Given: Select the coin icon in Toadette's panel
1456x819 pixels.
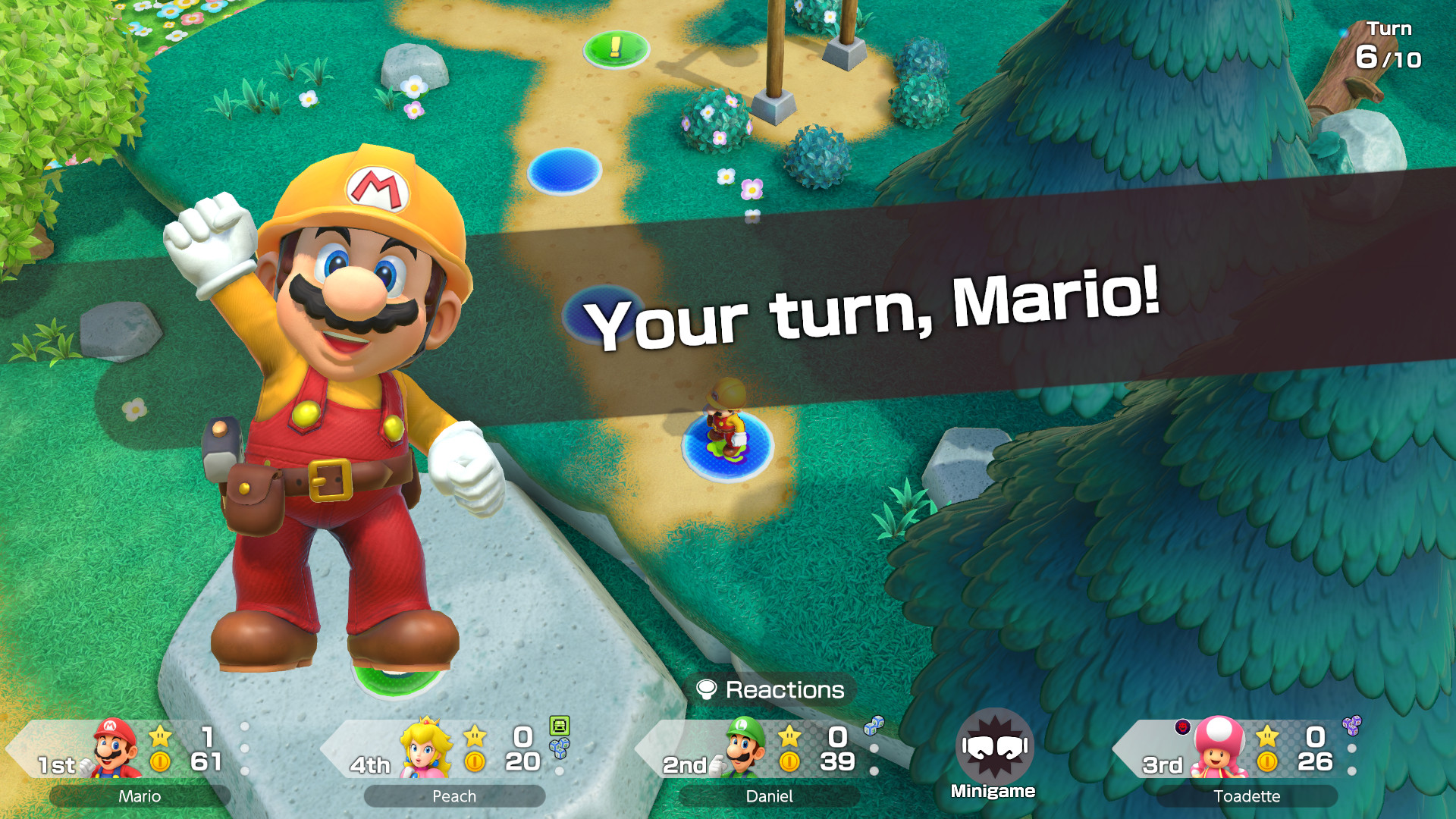Looking at the screenshot, I should pyautogui.click(x=1269, y=762).
